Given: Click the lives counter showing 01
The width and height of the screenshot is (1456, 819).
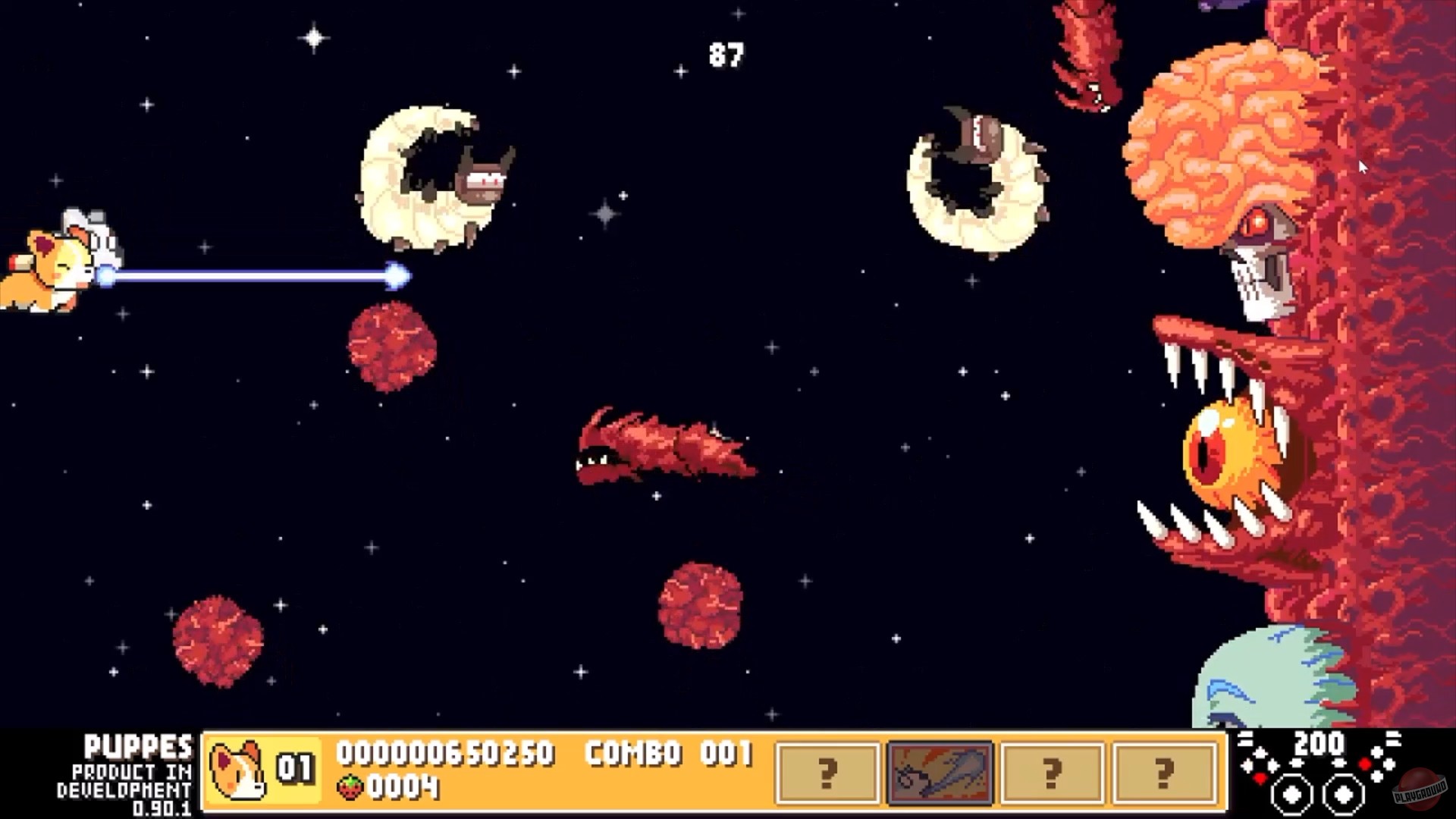Looking at the screenshot, I should point(297,766).
